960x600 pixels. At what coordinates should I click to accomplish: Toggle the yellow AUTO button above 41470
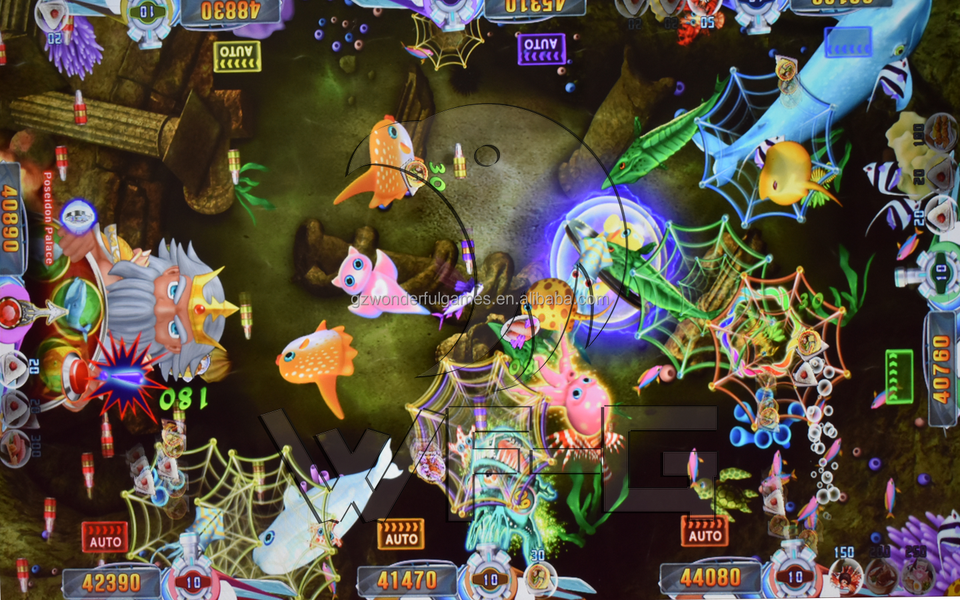400,534
